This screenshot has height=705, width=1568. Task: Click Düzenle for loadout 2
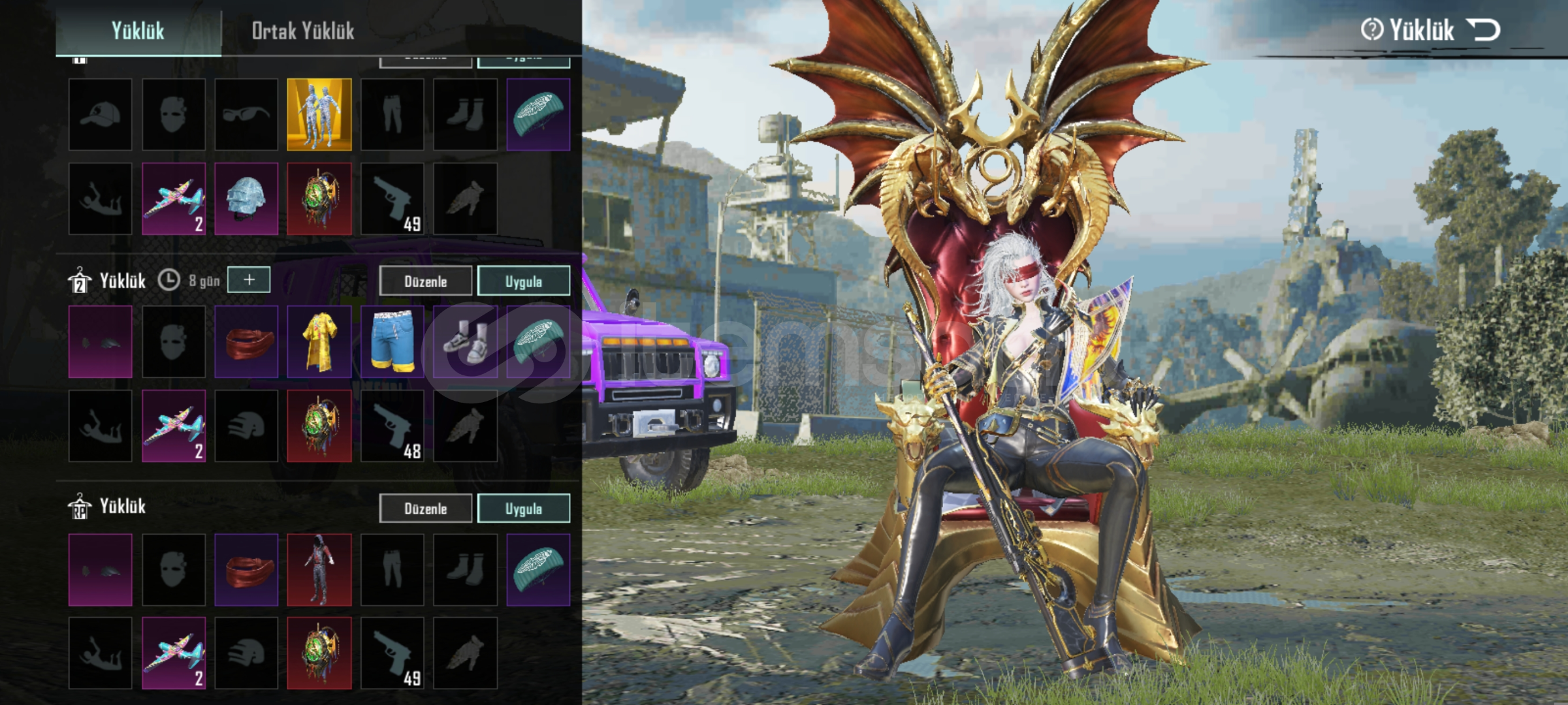coord(425,281)
